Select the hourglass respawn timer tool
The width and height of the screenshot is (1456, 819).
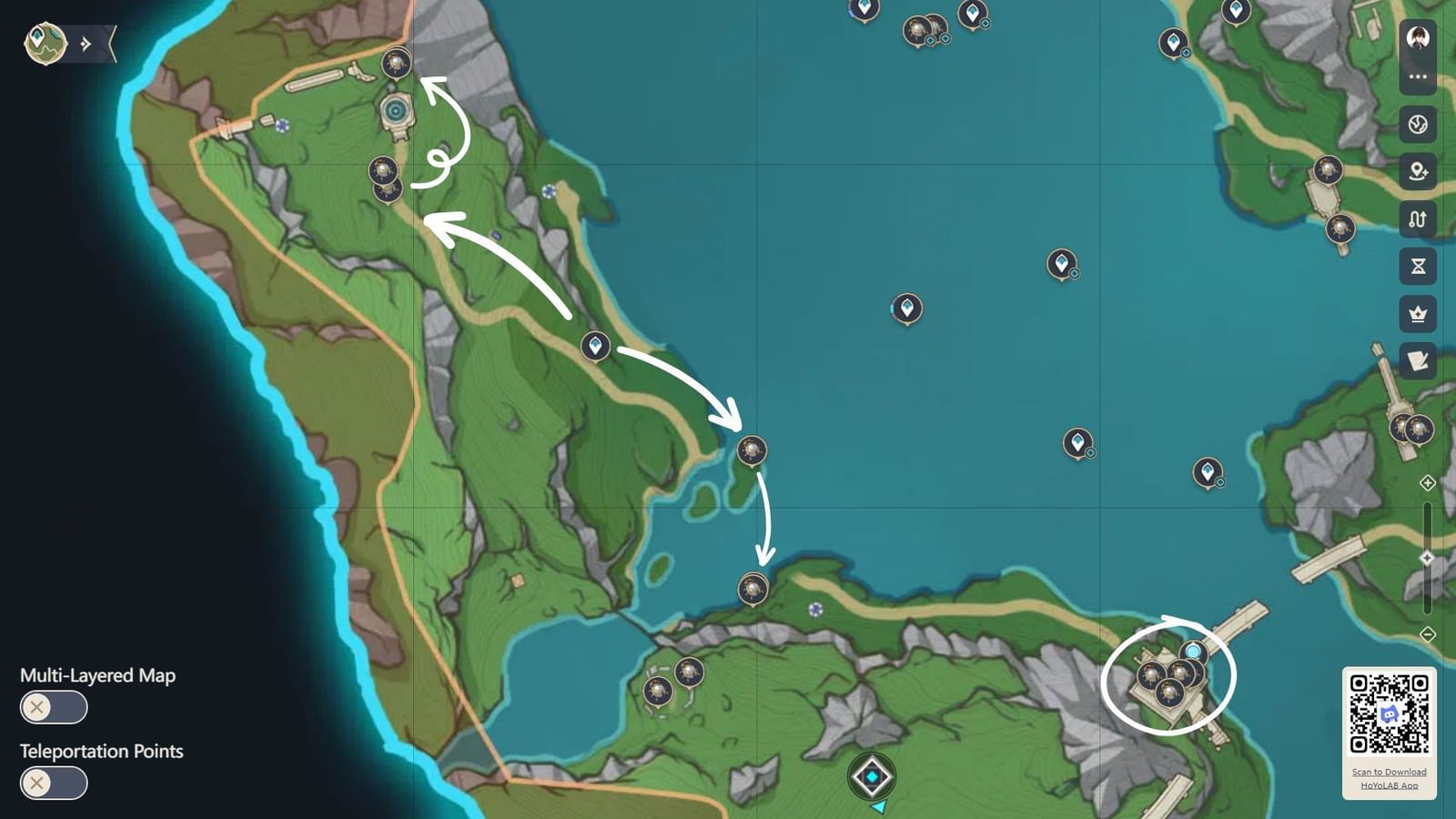(x=1417, y=266)
